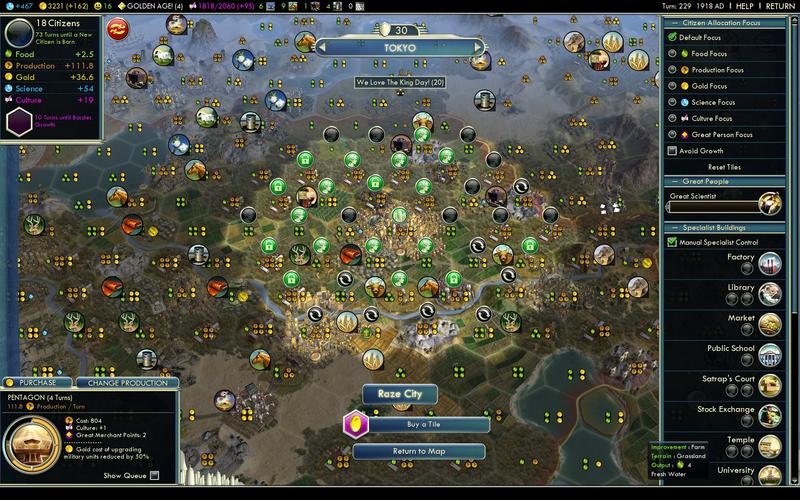Click the Raze City button
800x500 pixels.
click(399, 393)
